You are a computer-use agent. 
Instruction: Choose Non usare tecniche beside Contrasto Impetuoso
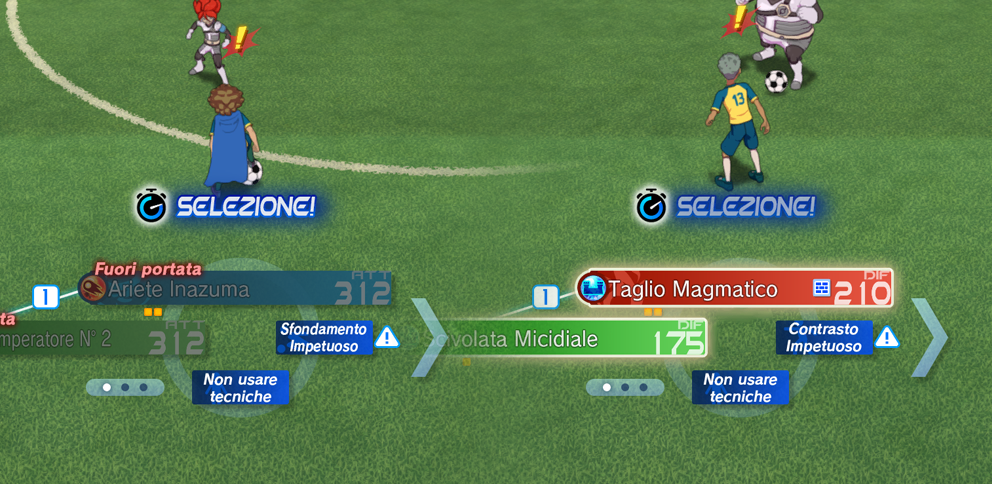(x=740, y=388)
